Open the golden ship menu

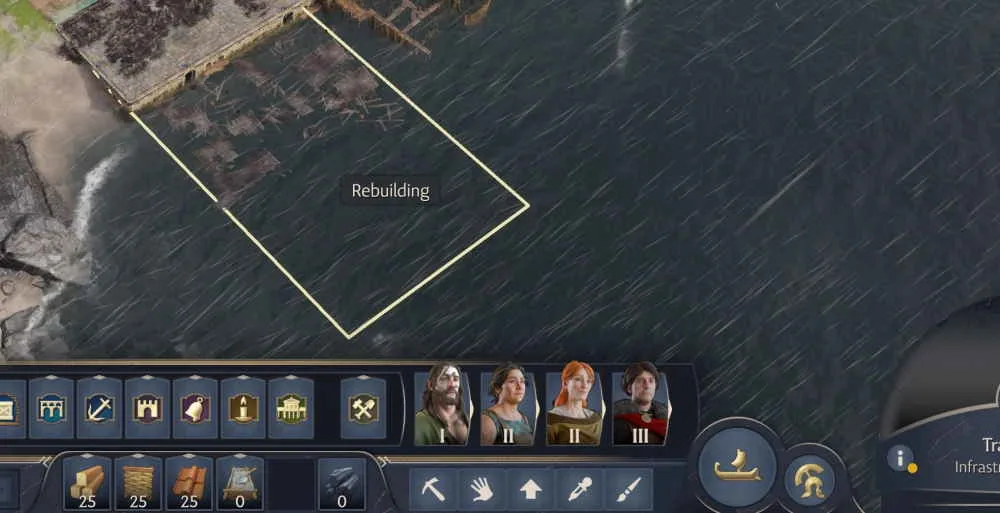point(738,467)
